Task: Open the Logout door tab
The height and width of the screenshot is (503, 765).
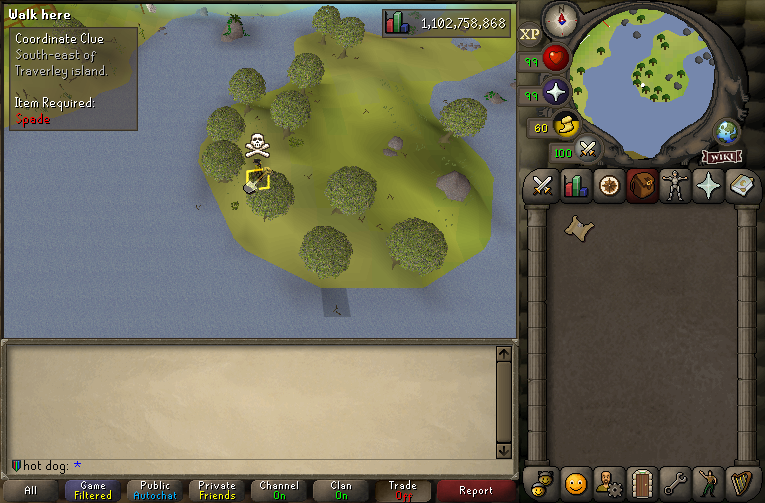Action: pos(642,483)
